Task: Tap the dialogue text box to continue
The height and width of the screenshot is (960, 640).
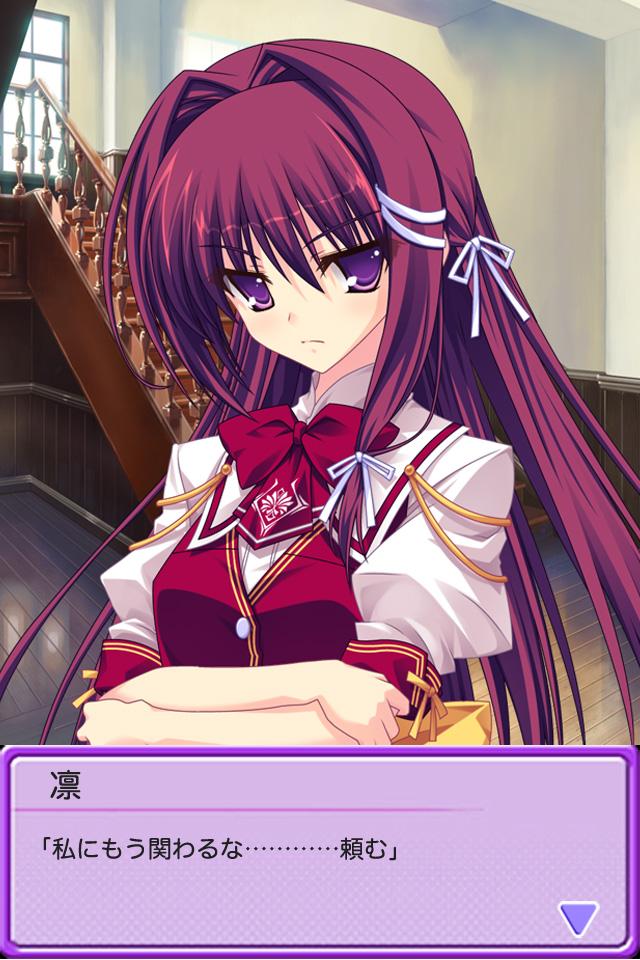Action: pos(300,860)
